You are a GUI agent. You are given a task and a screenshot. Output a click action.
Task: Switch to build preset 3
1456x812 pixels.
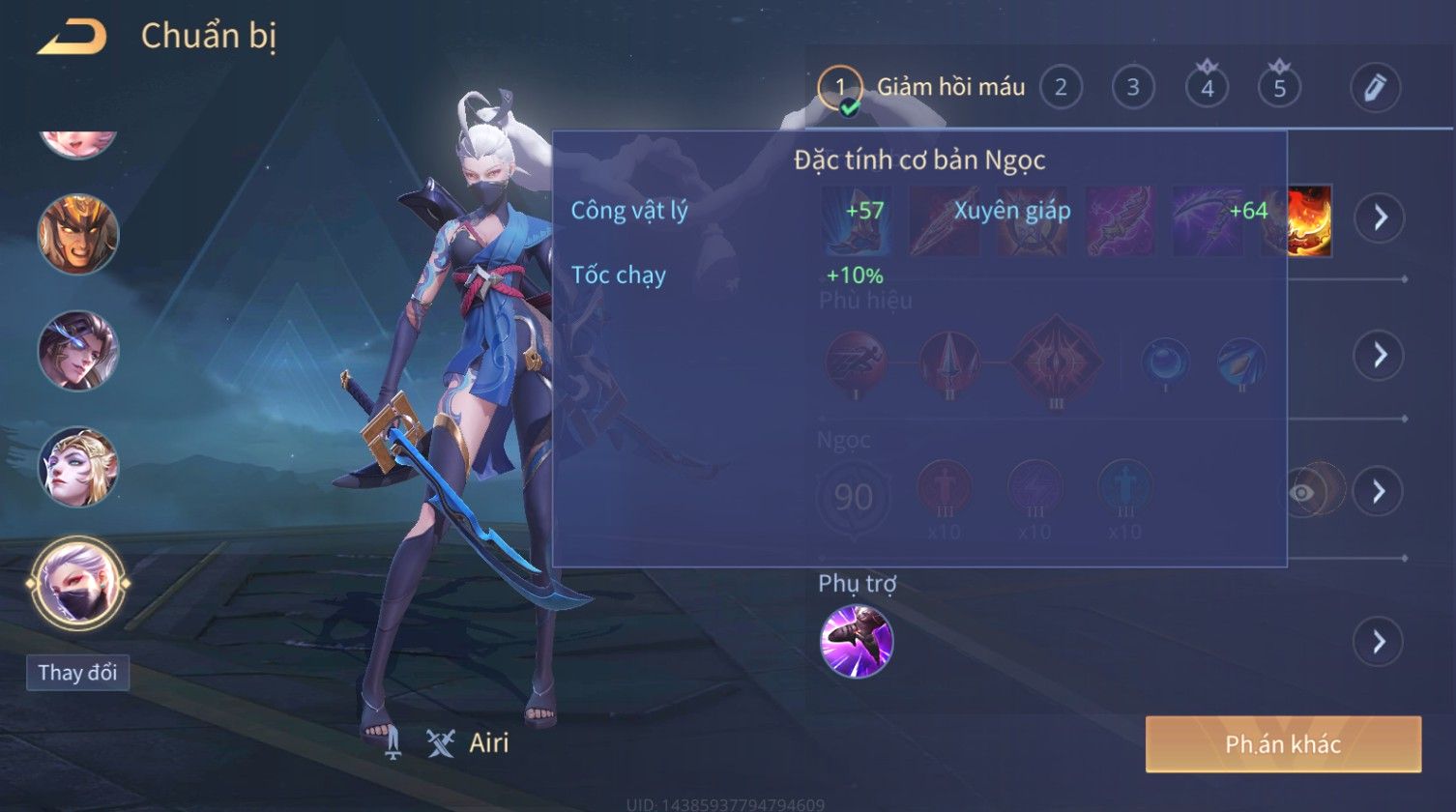[1132, 88]
